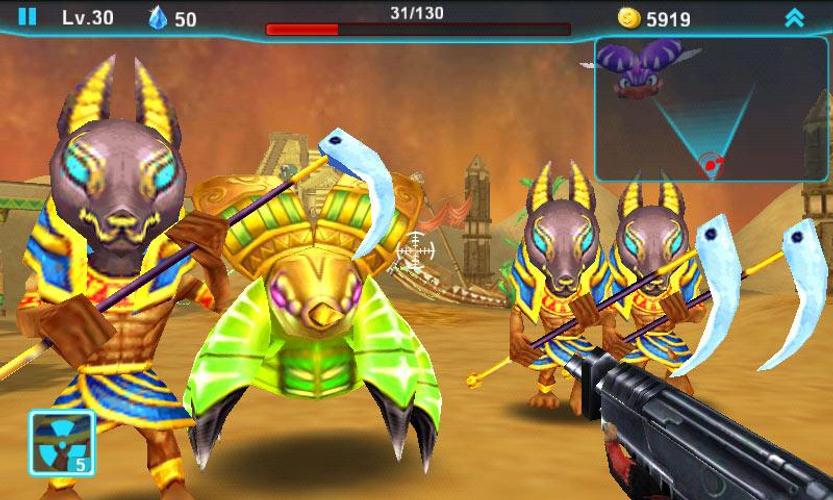The width and height of the screenshot is (833, 500).
Task: Expand the double-arrow menu toggle
Action: pos(794,17)
